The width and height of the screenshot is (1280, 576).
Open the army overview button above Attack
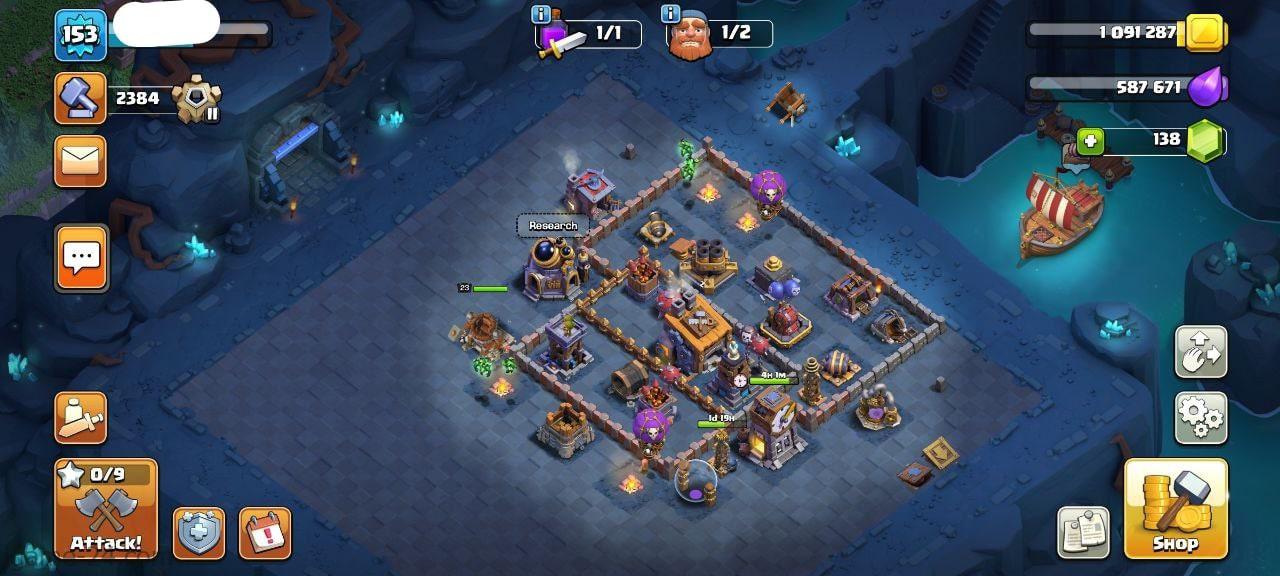(x=80, y=418)
